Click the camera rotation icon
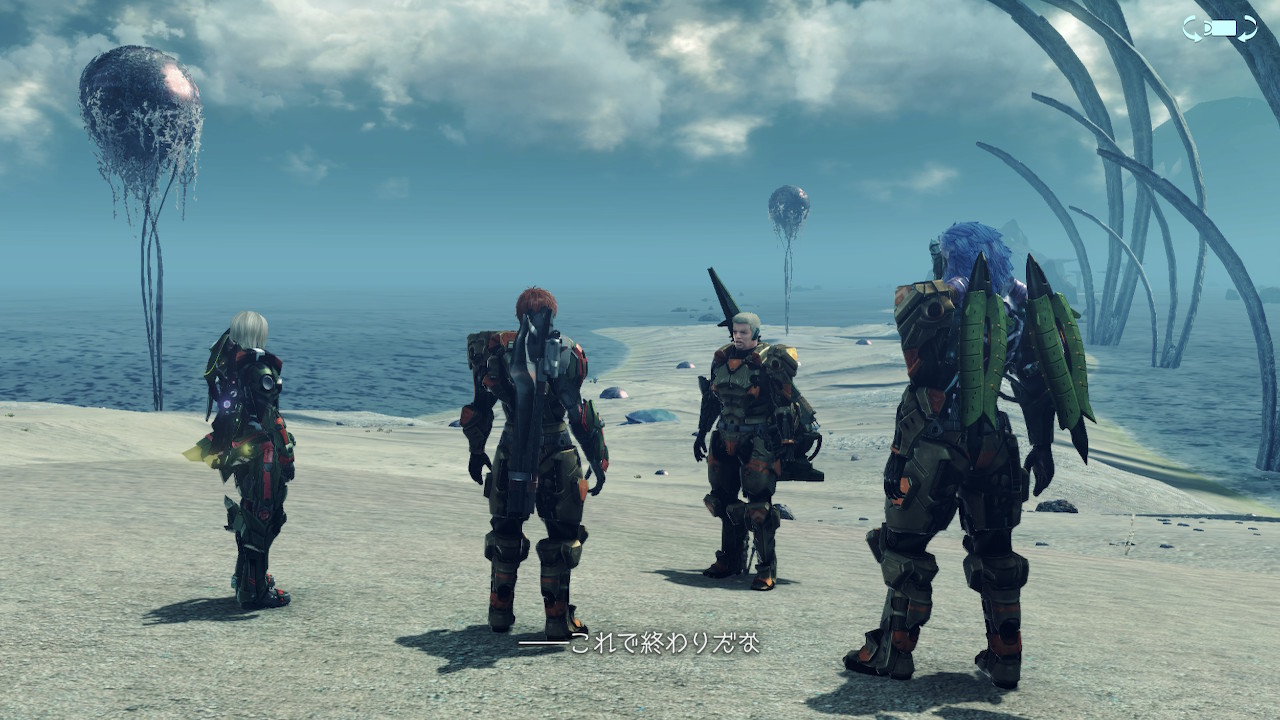1280x720 pixels. pos(1219,28)
